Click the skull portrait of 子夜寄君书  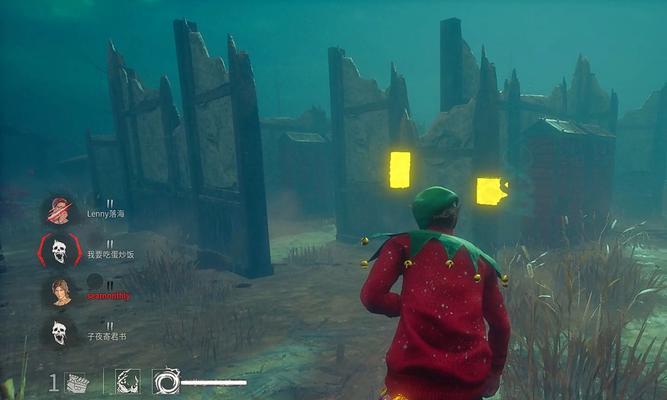pyautogui.click(x=59, y=332)
